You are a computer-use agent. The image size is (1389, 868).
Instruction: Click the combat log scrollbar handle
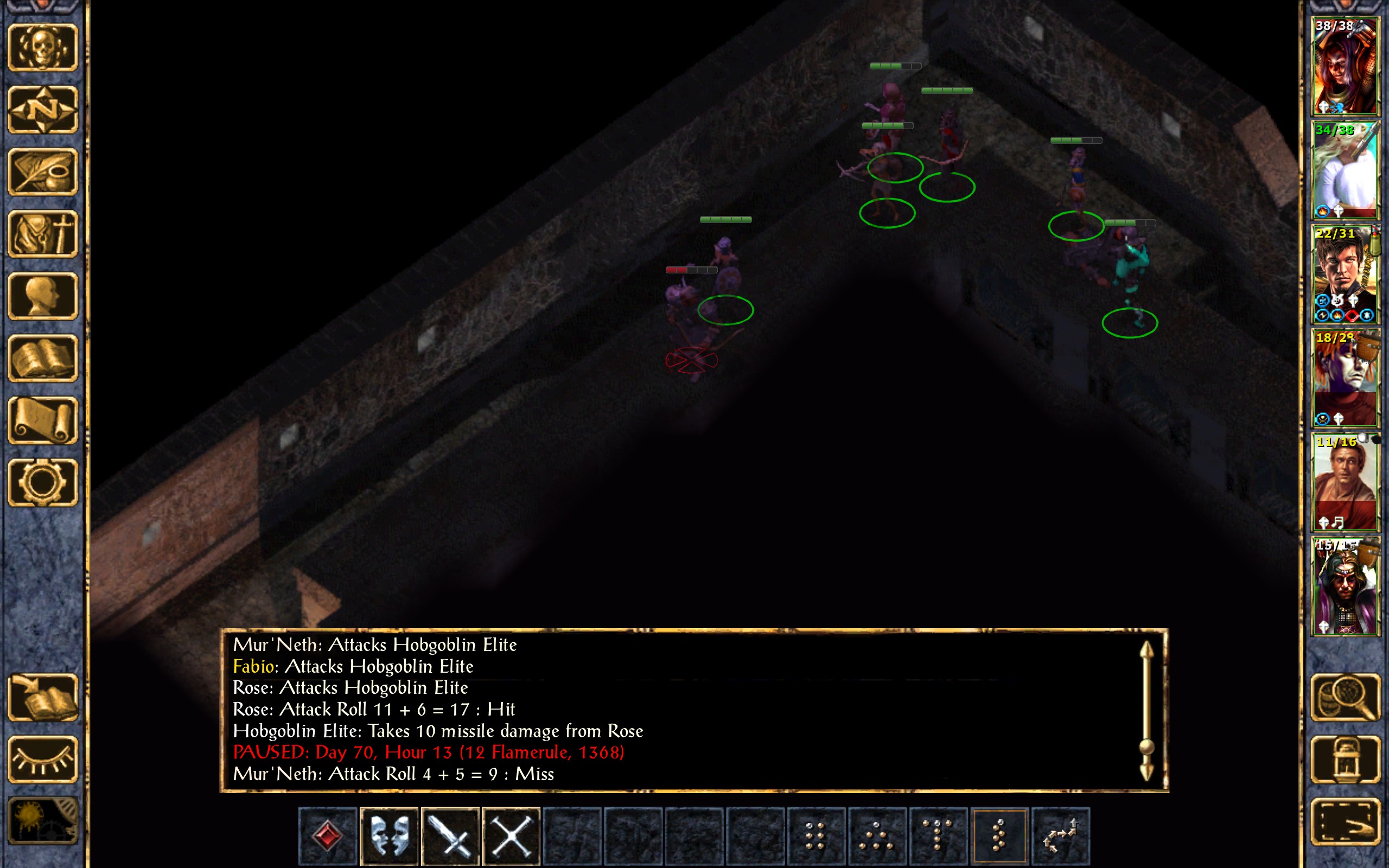[1146, 746]
